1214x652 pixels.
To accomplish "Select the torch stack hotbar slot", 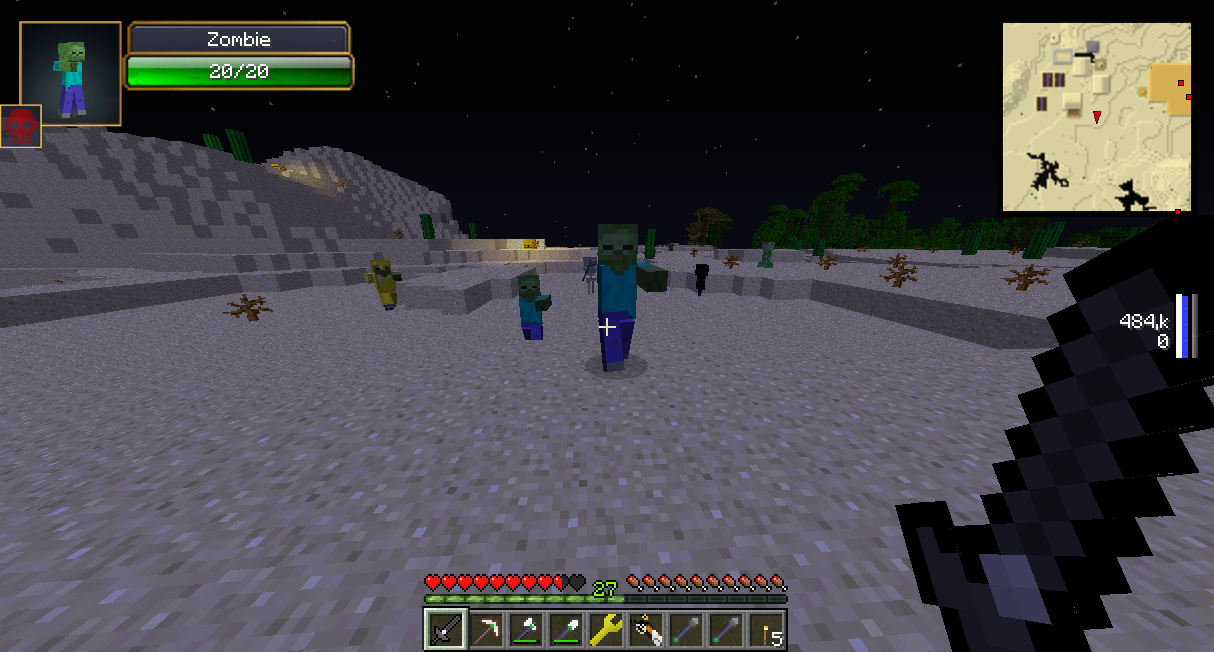I will (767, 629).
